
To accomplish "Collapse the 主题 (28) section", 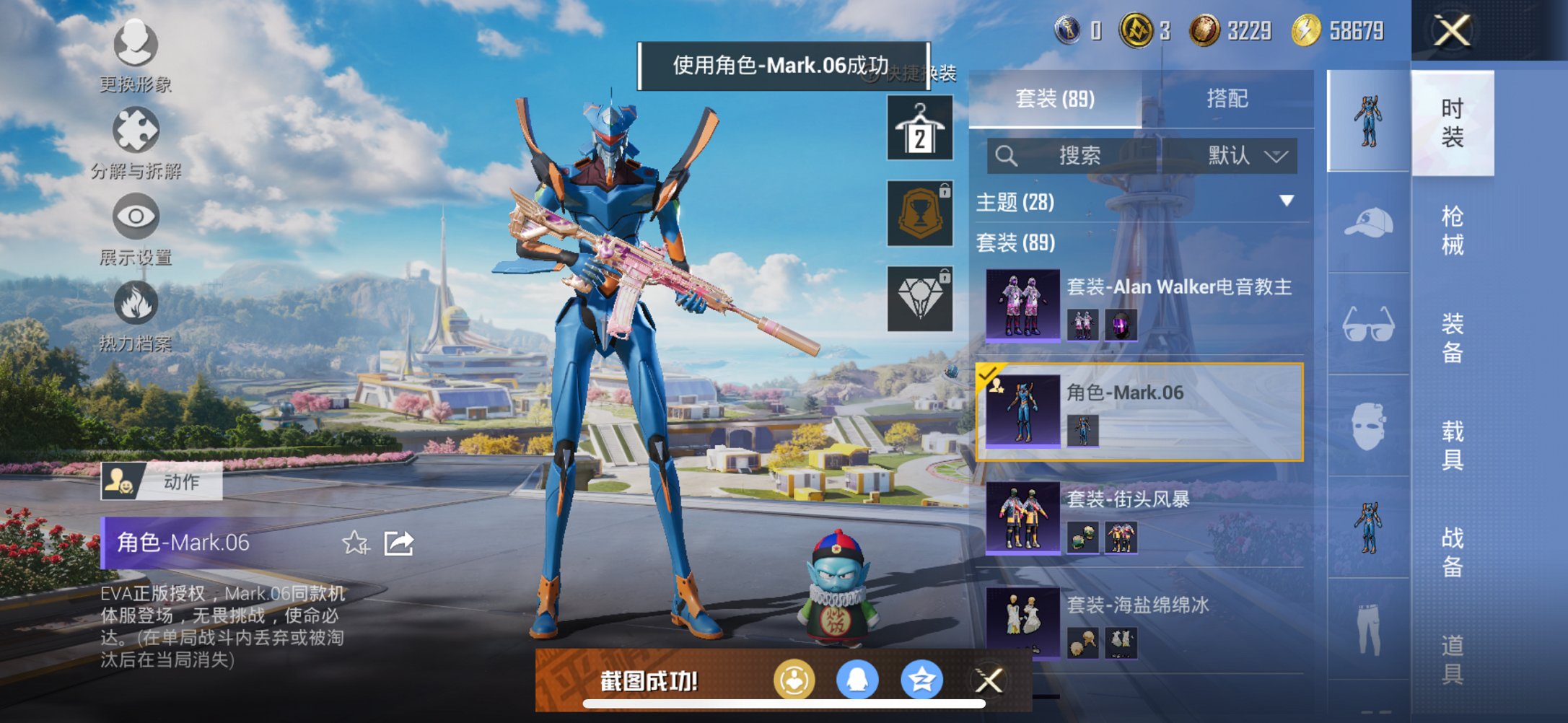I will click(1287, 203).
